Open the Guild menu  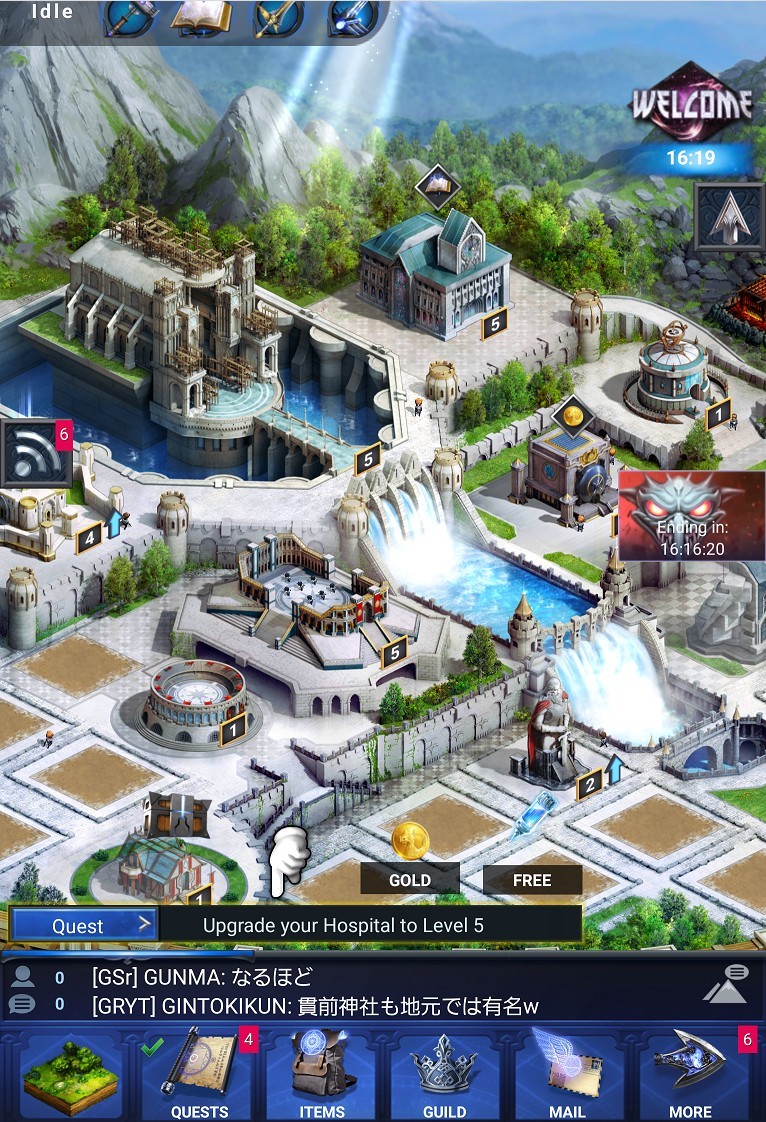pyautogui.click(x=444, y=1076)
